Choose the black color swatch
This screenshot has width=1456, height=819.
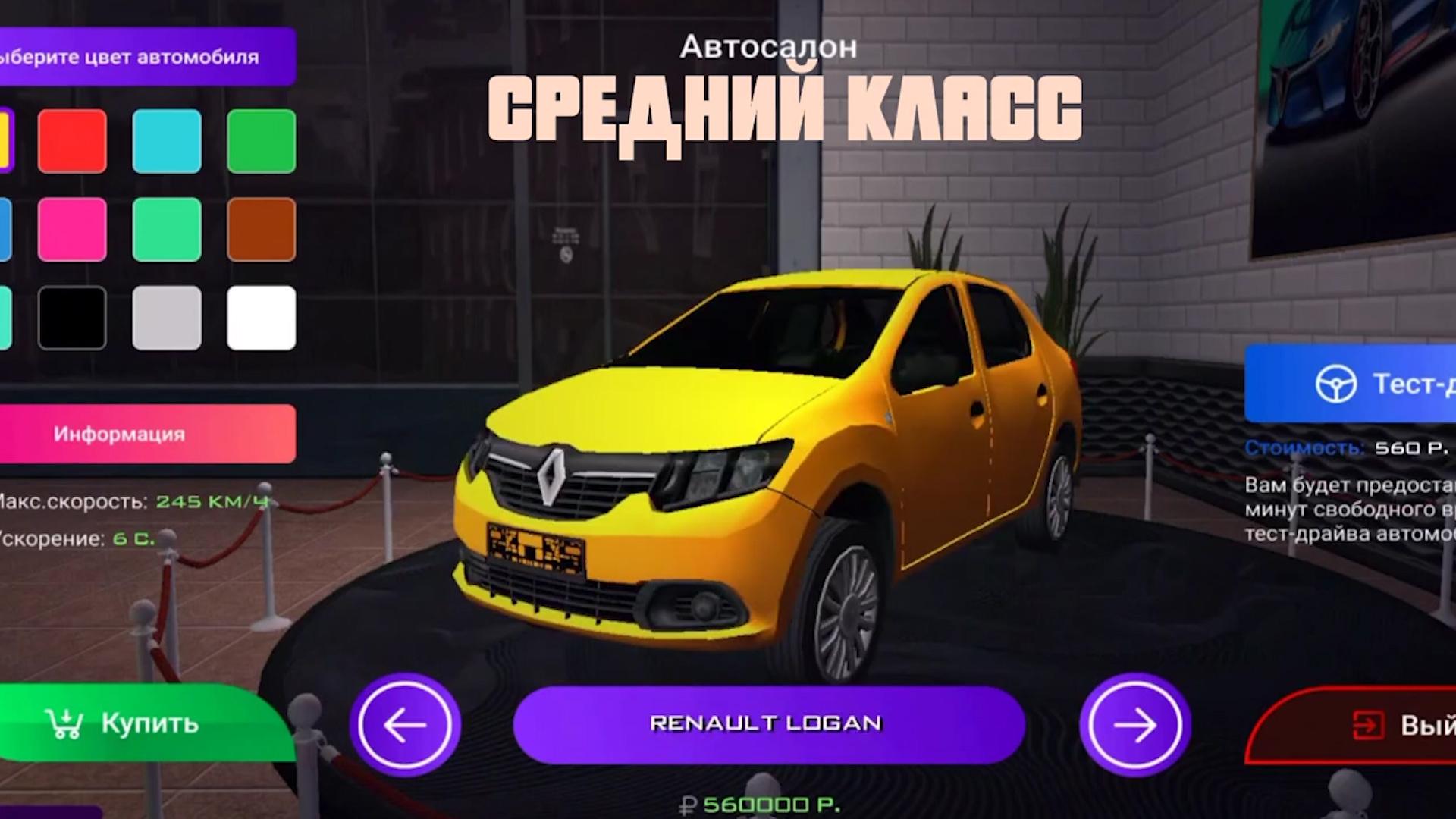coord(72,318)
